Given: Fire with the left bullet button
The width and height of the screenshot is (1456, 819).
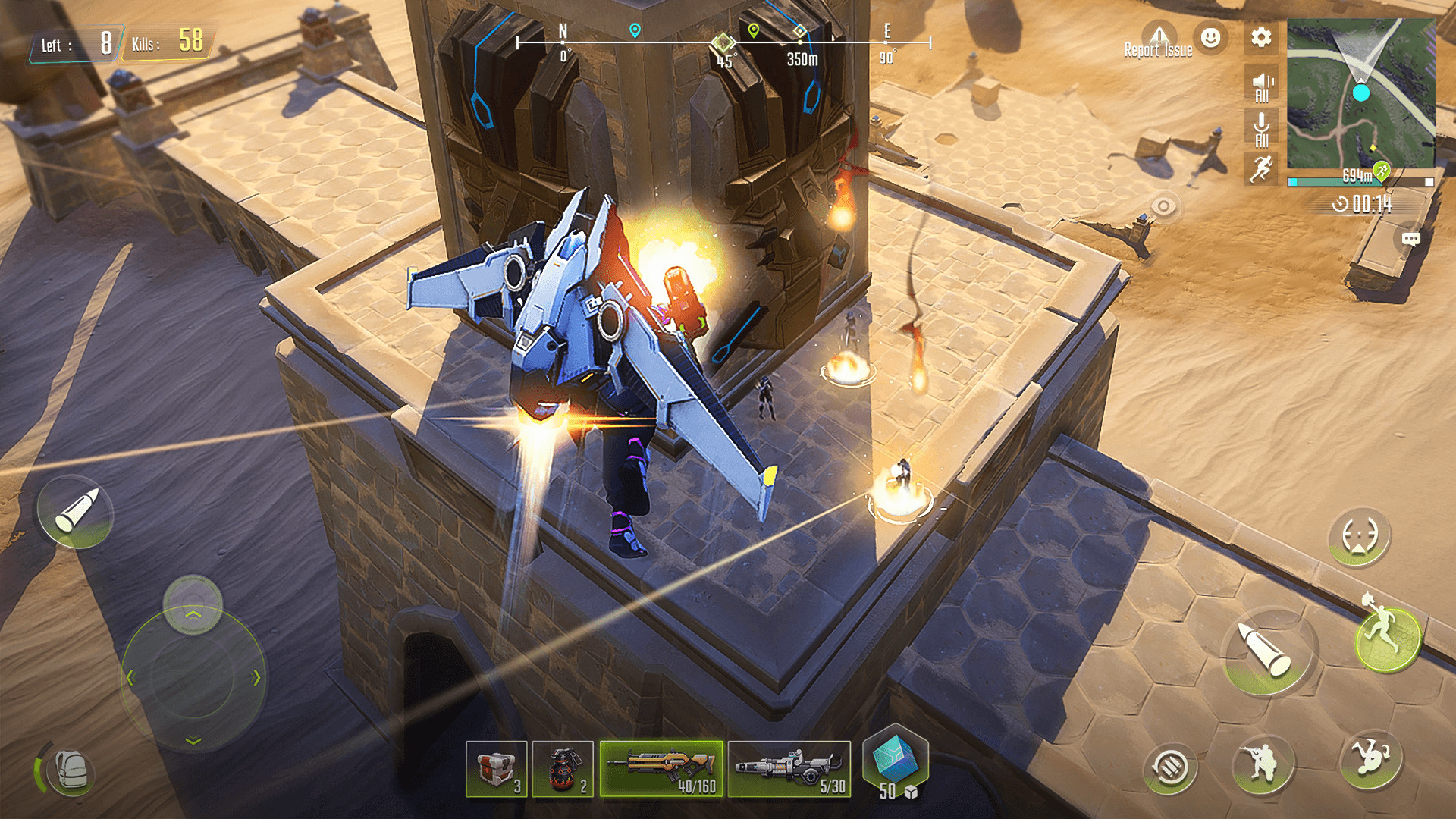Looking at the screenshot, I should 76,512.
